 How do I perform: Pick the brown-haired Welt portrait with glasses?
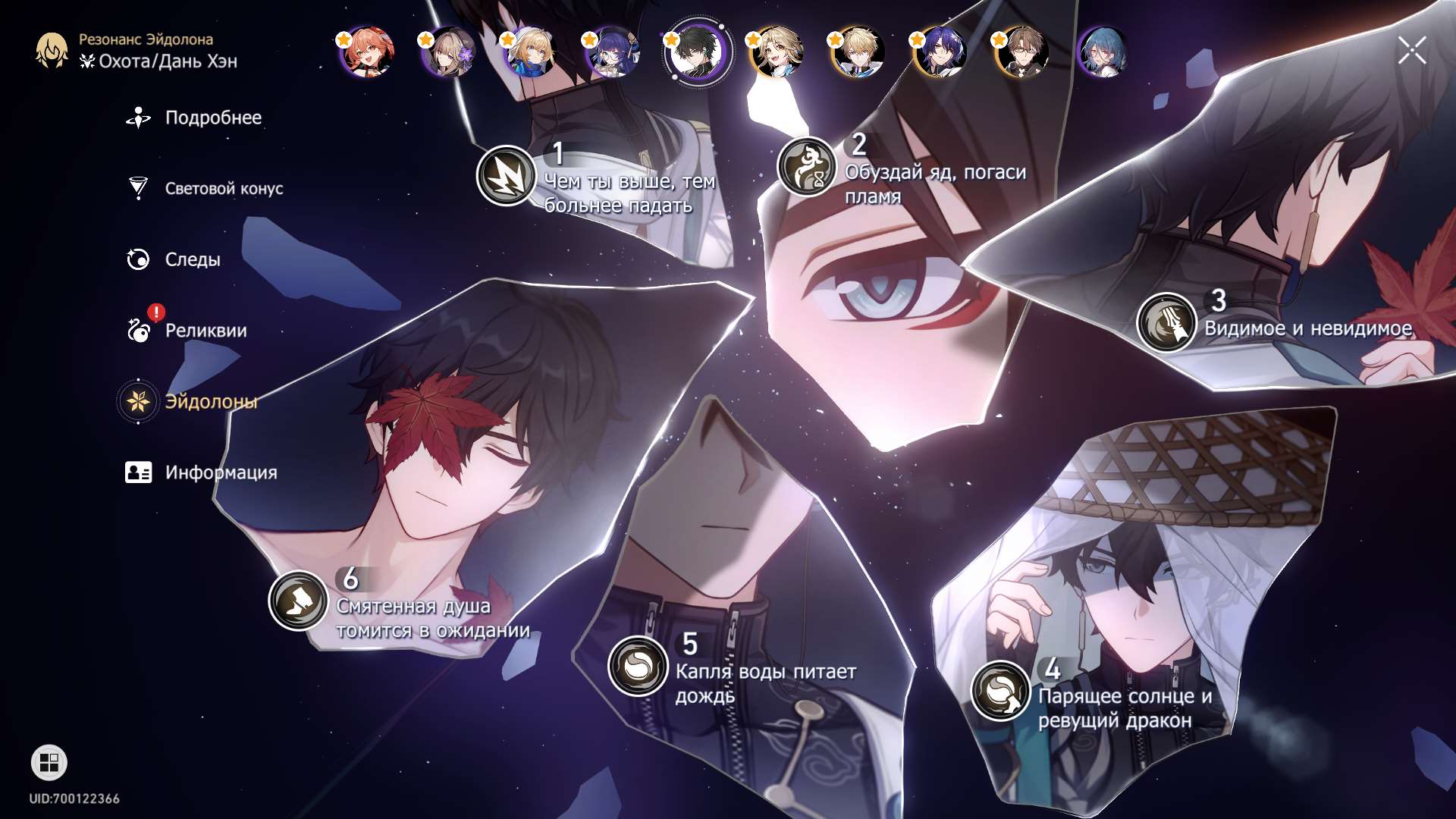1022,52
